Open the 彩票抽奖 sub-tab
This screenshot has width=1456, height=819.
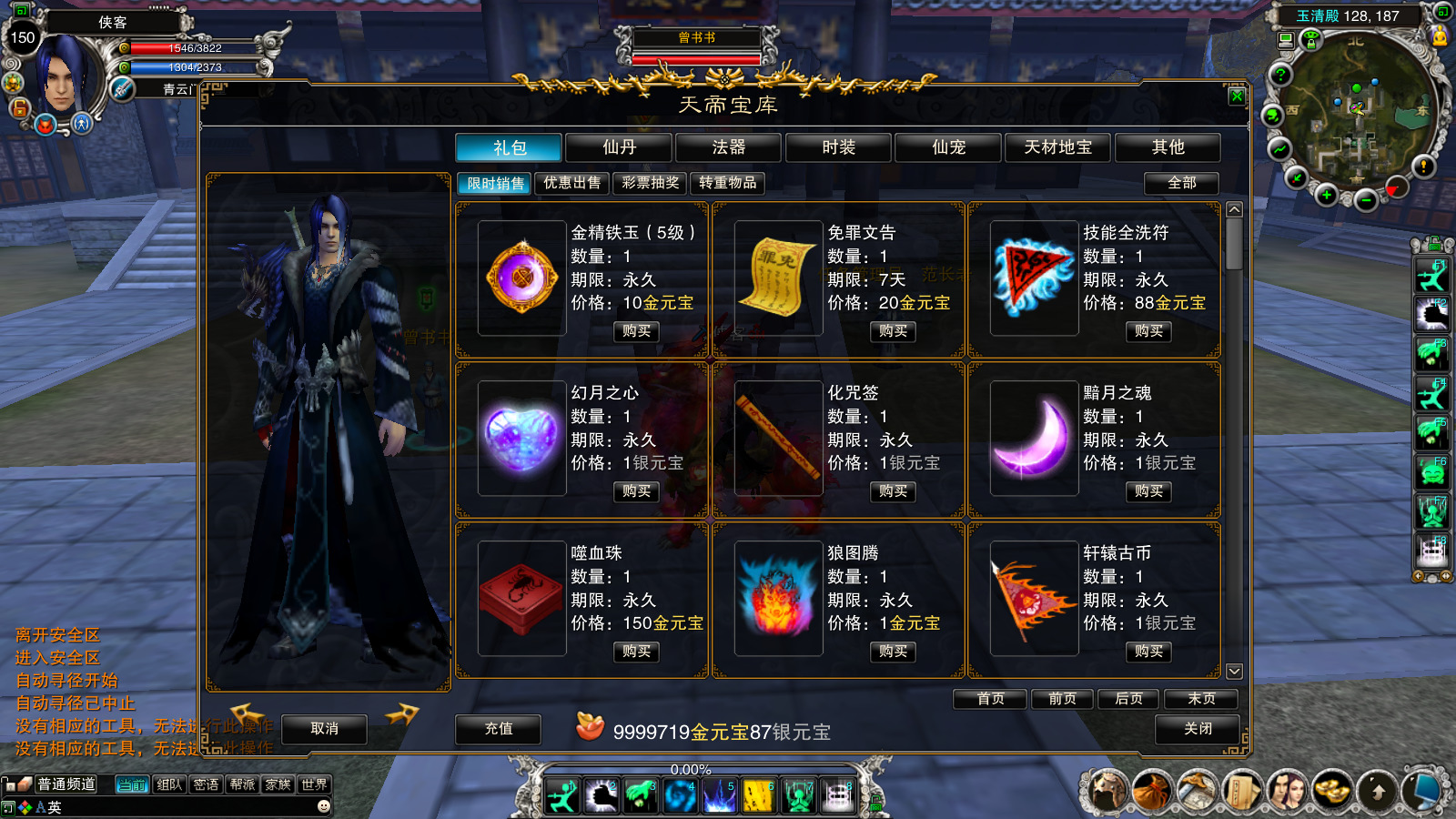coord(650,183)
